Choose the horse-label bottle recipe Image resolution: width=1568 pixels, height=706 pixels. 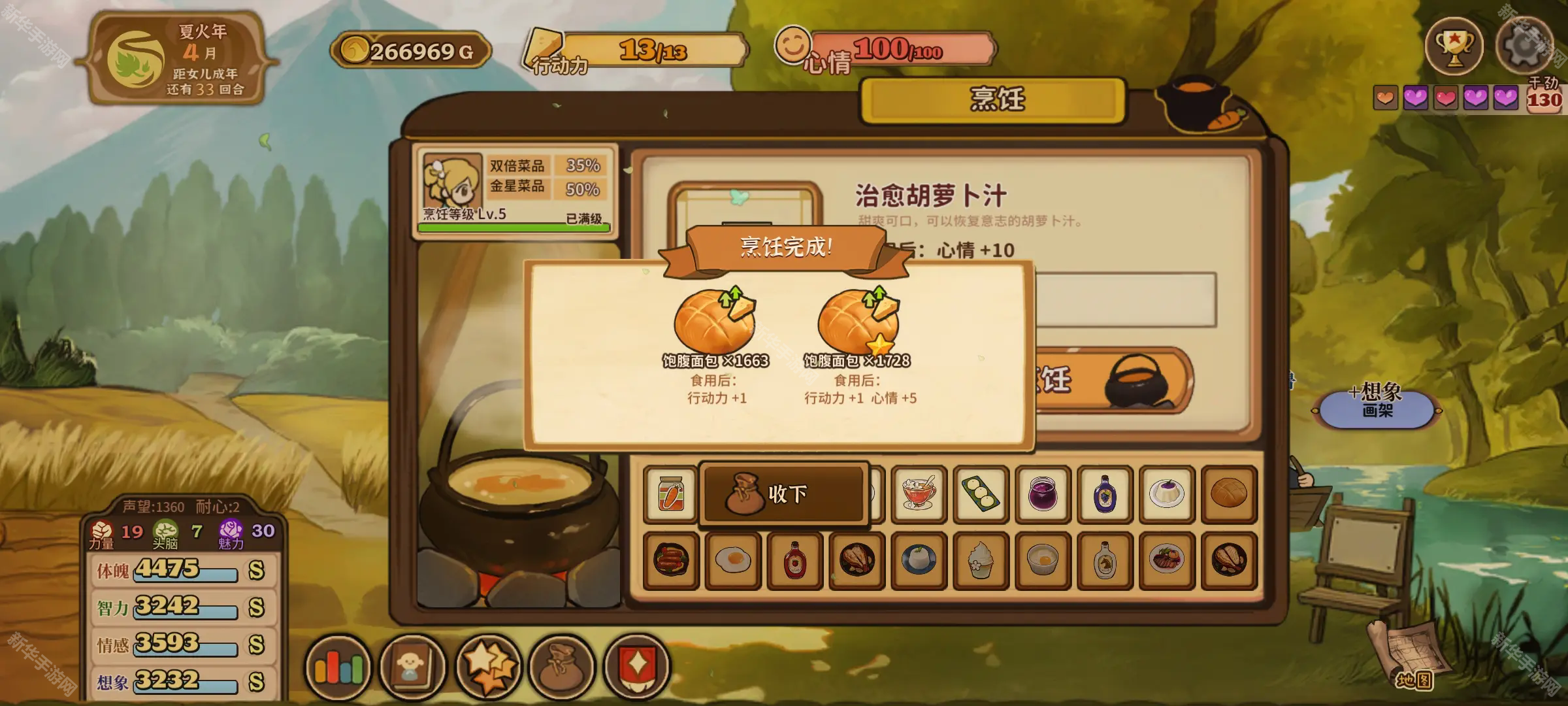(1105, 561)
